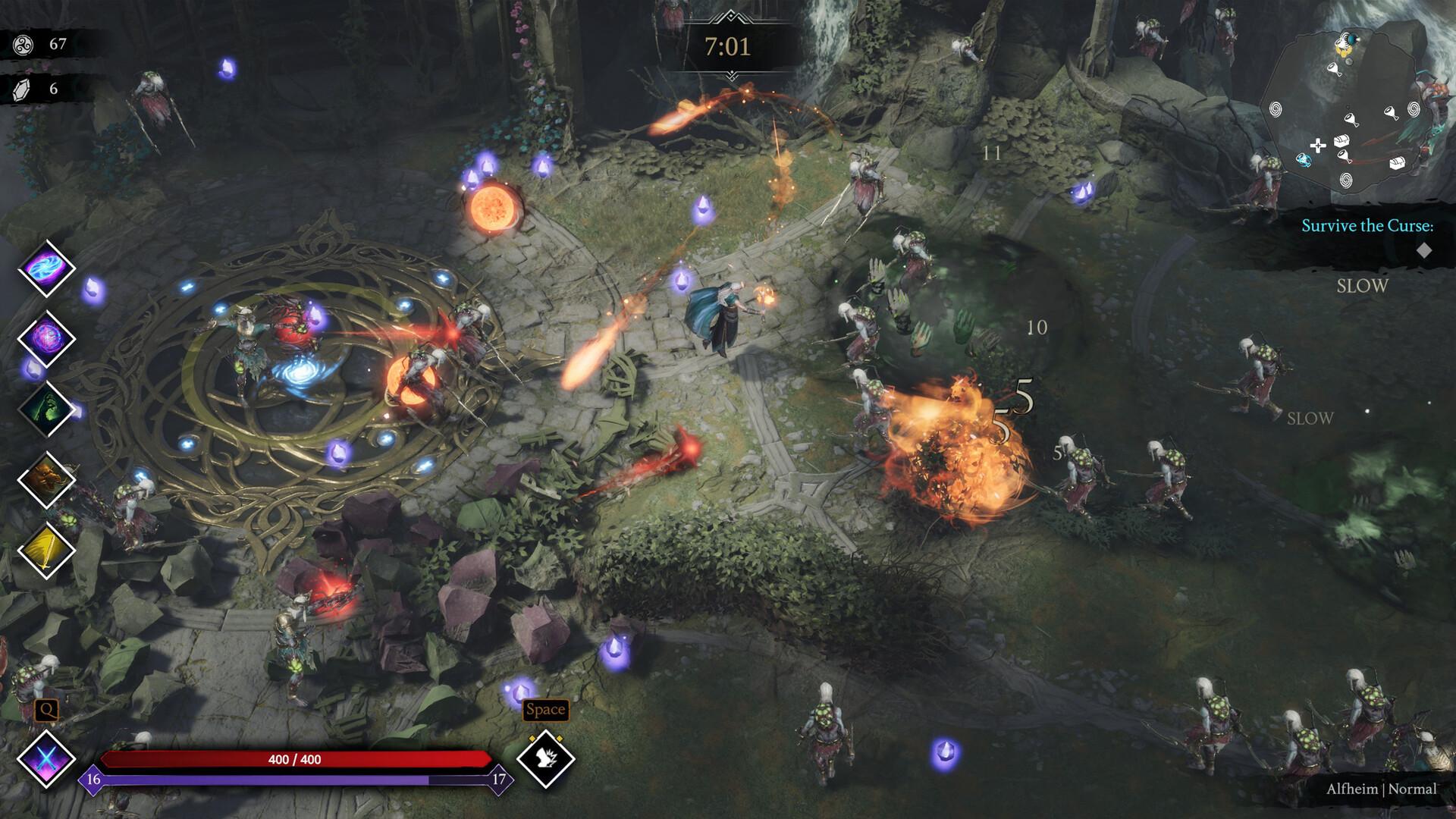
Task: Click the triskelion currency icon showing 67
Action: (23, 43)
